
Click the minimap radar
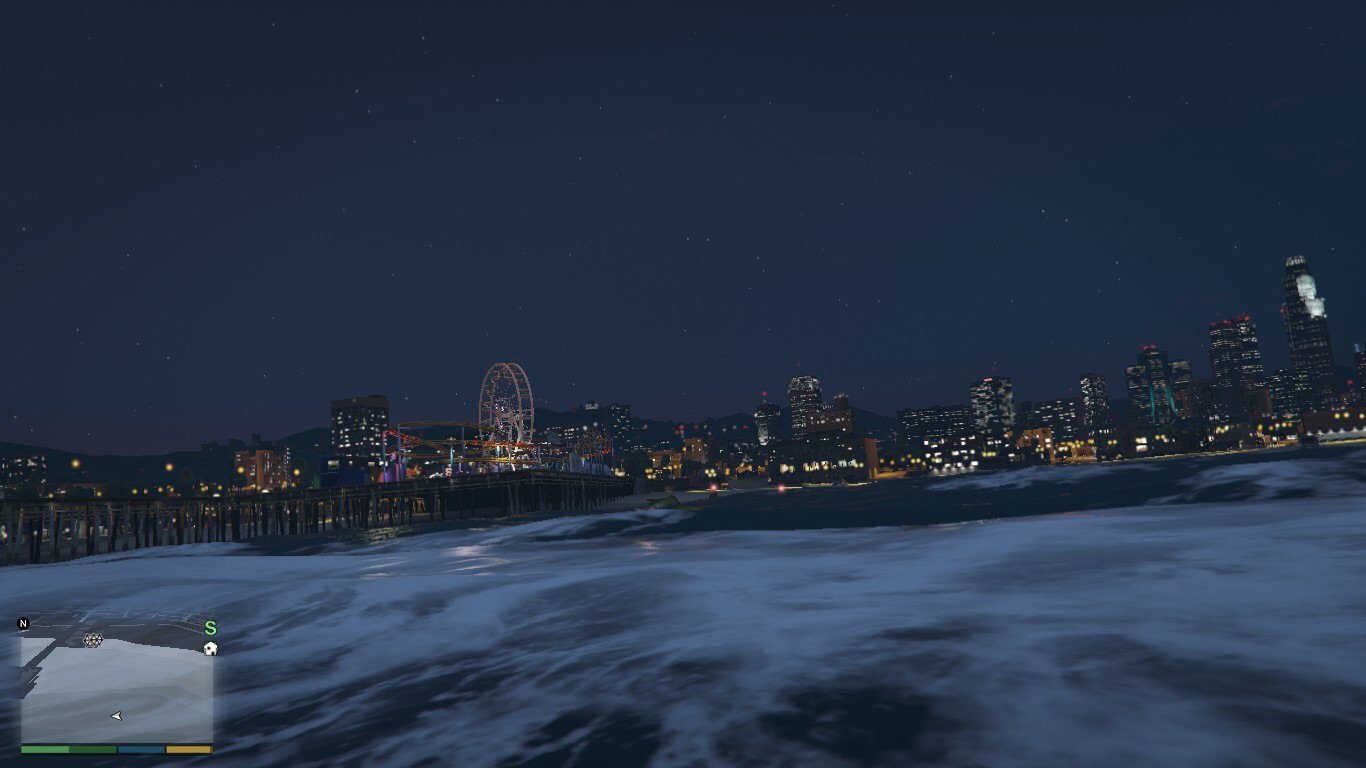(117, 684)
